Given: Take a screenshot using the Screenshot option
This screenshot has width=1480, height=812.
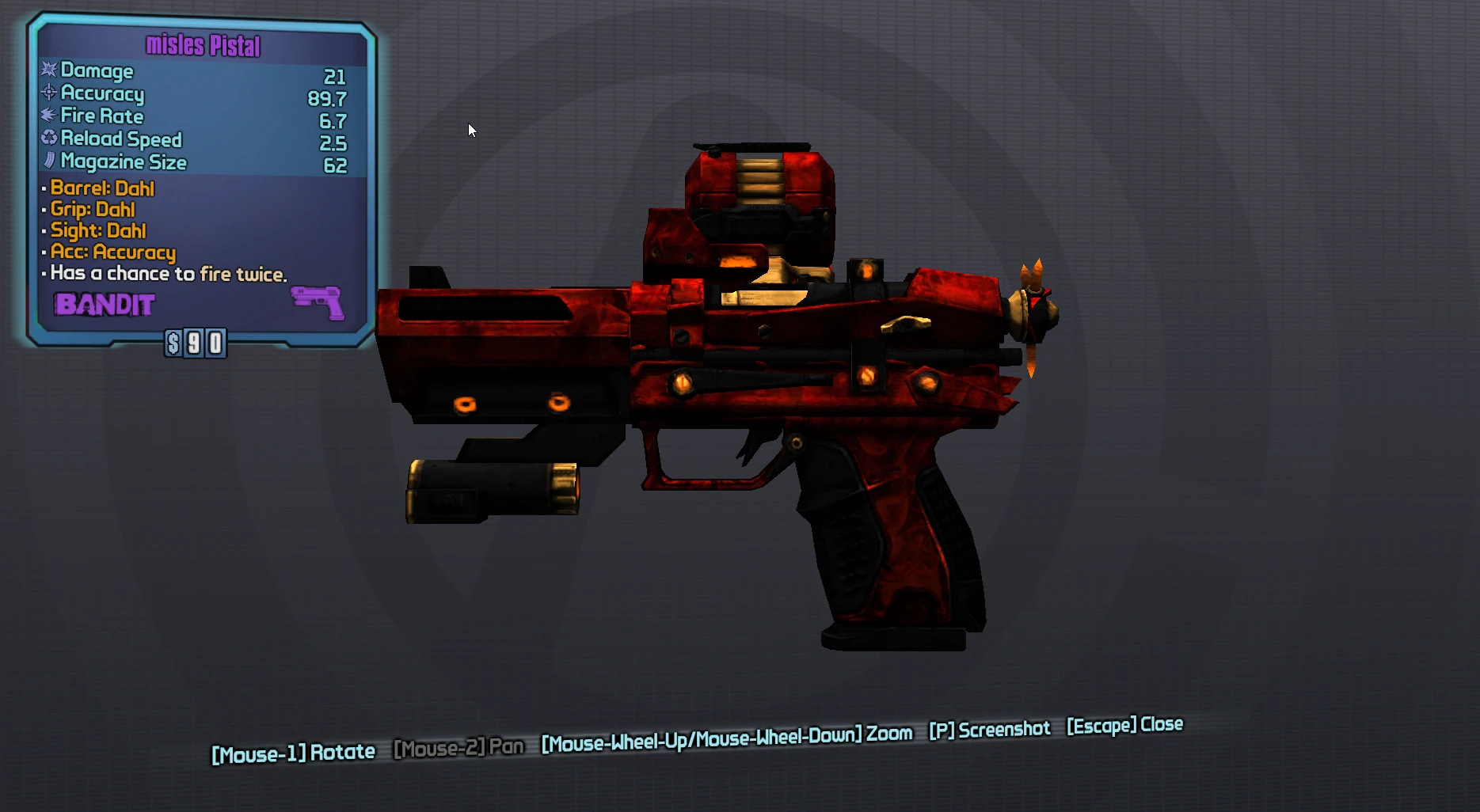Looking at the screenshot, I should (x=989, y=730).
